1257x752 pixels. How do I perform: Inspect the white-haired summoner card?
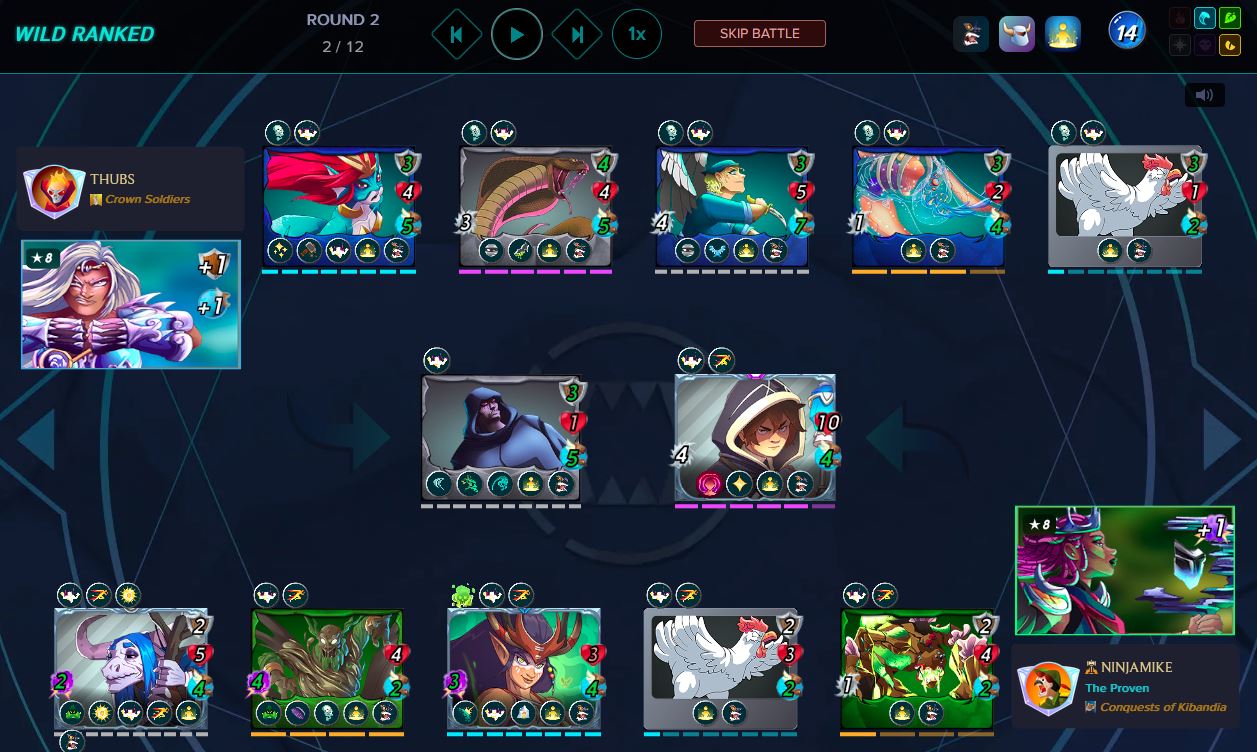pyautogui.click(x=131, y=304)
